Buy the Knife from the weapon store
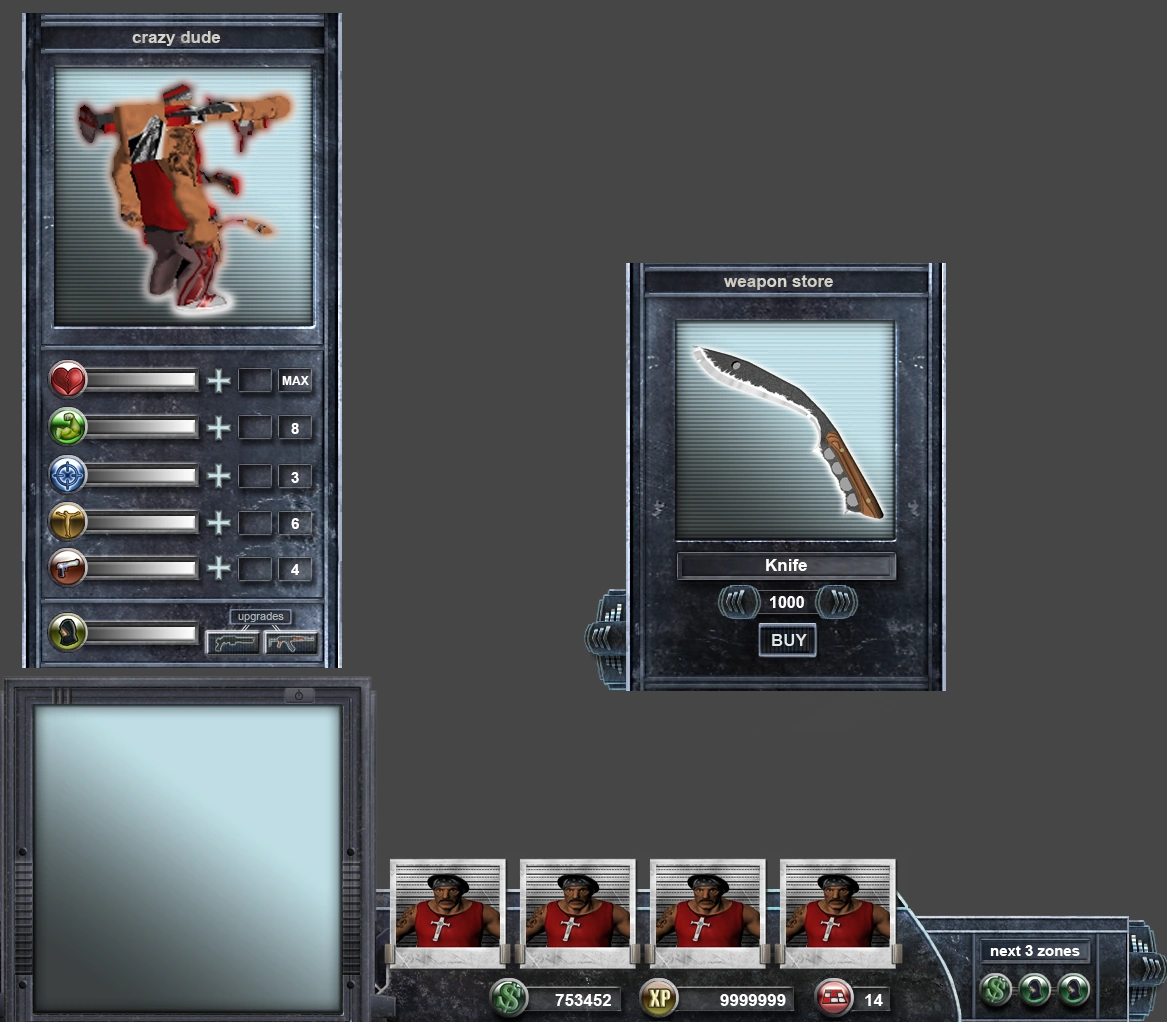 pyautogui.click(x=788, y=641)
